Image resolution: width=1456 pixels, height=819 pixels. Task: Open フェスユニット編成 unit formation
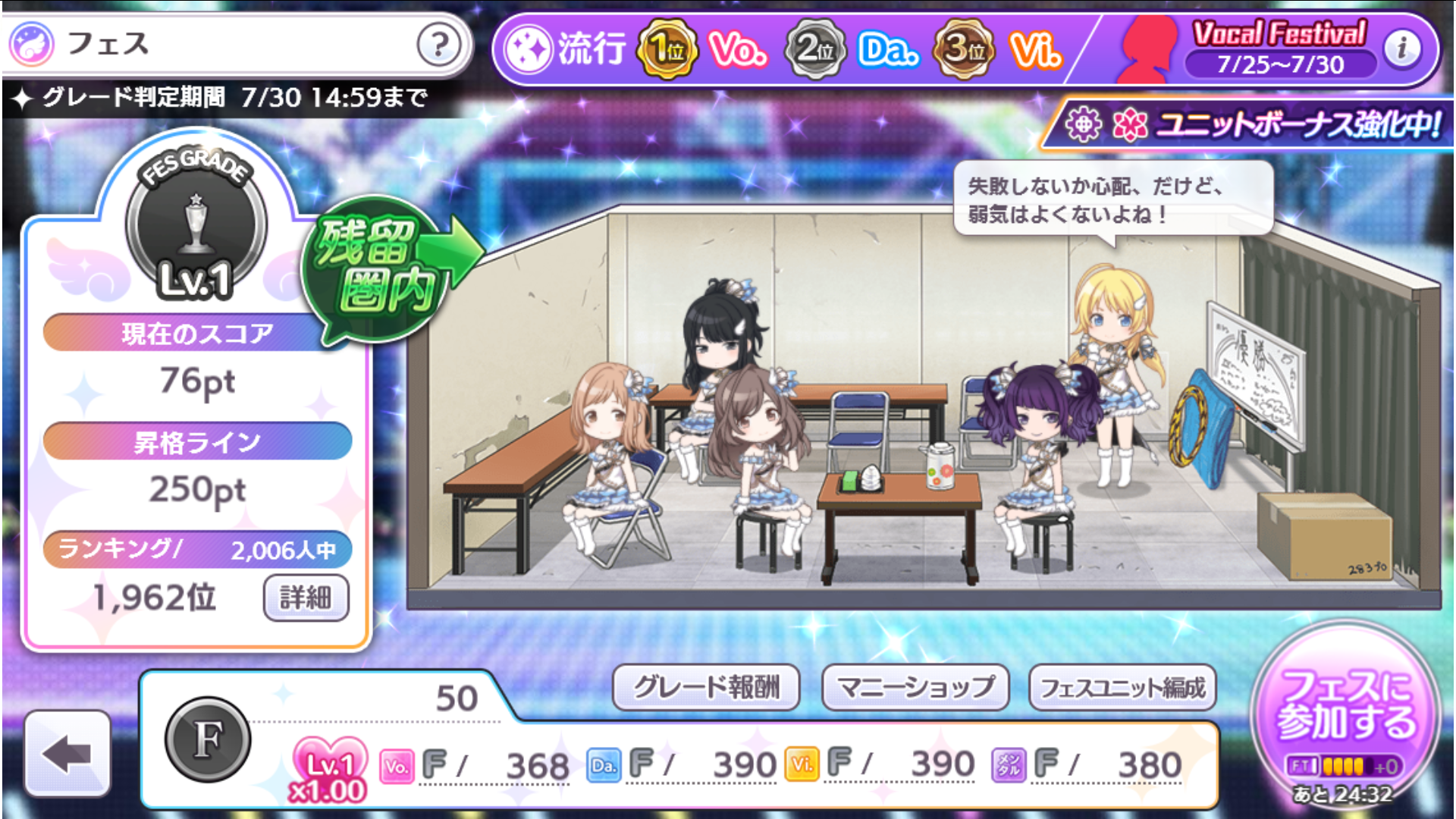pos(1122,687)
